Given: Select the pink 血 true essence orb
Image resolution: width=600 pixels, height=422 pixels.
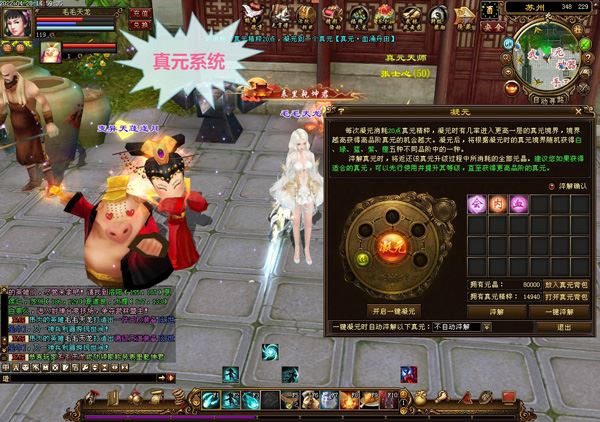Looking at the screenshot, I should 518,203.
